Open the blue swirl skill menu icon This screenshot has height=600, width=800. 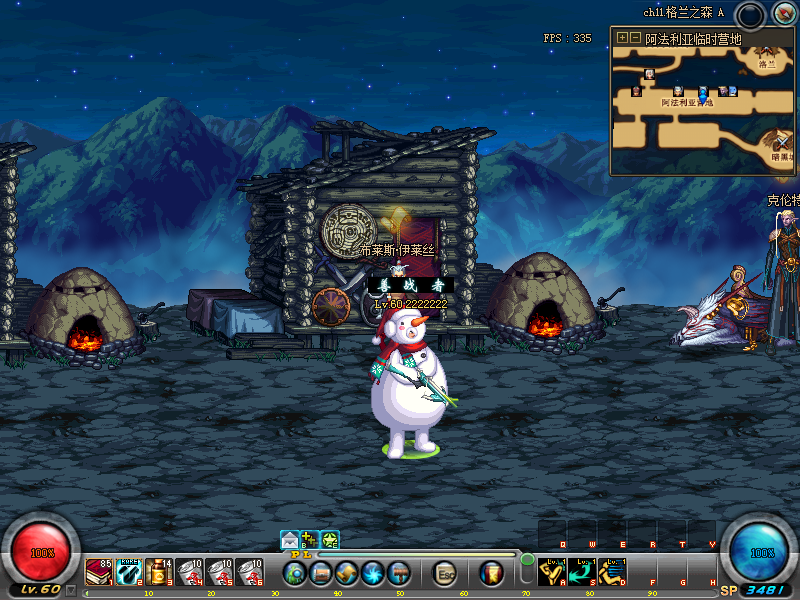click(x=373, y=573)
